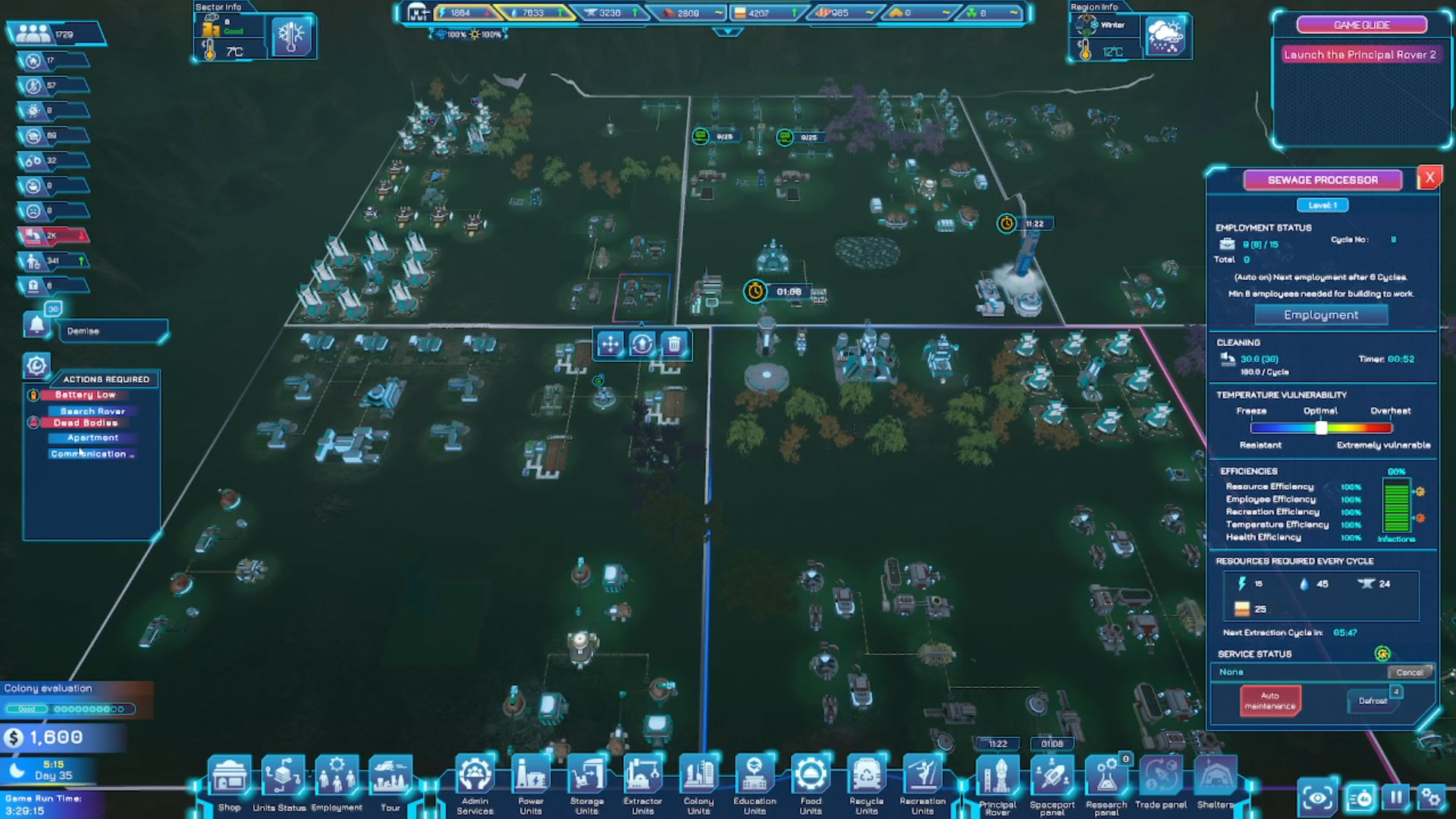
Task: Select the Battery Low alert
Action: (x=85, y=395)
